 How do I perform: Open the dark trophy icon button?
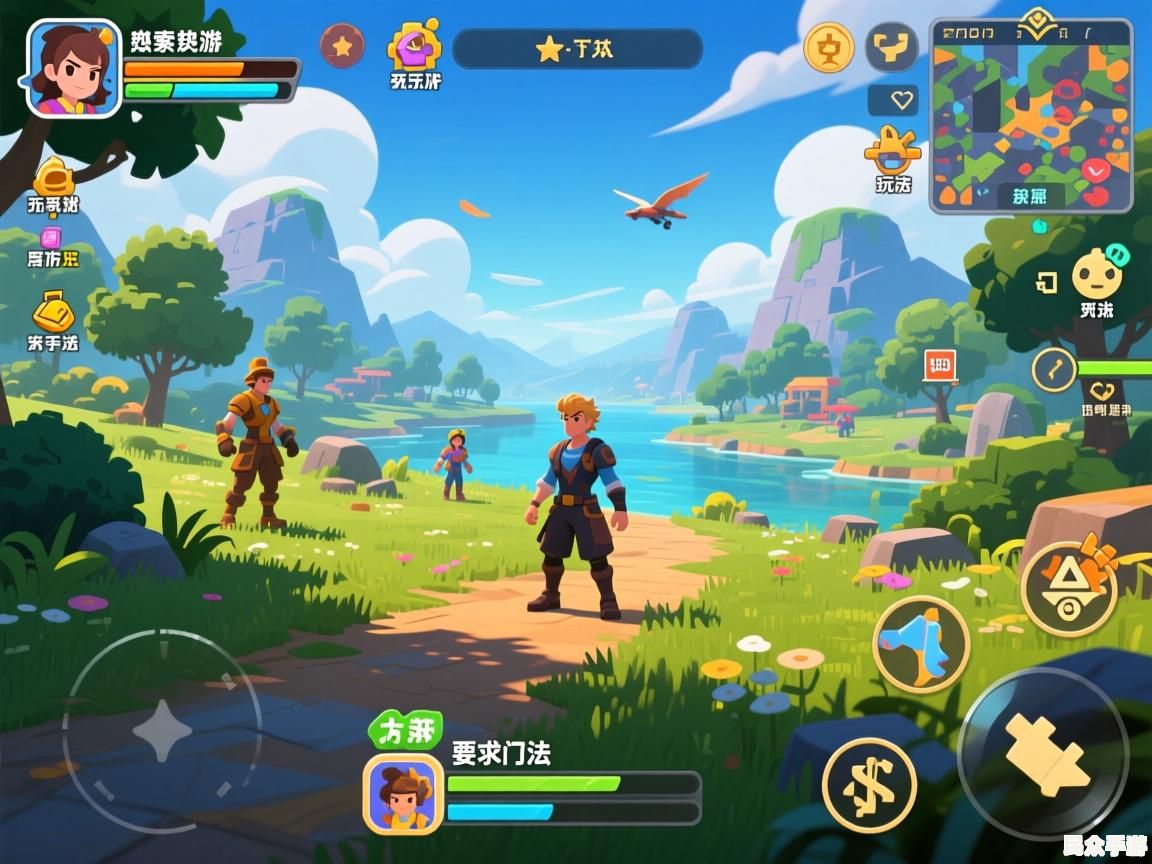(891, 47)
